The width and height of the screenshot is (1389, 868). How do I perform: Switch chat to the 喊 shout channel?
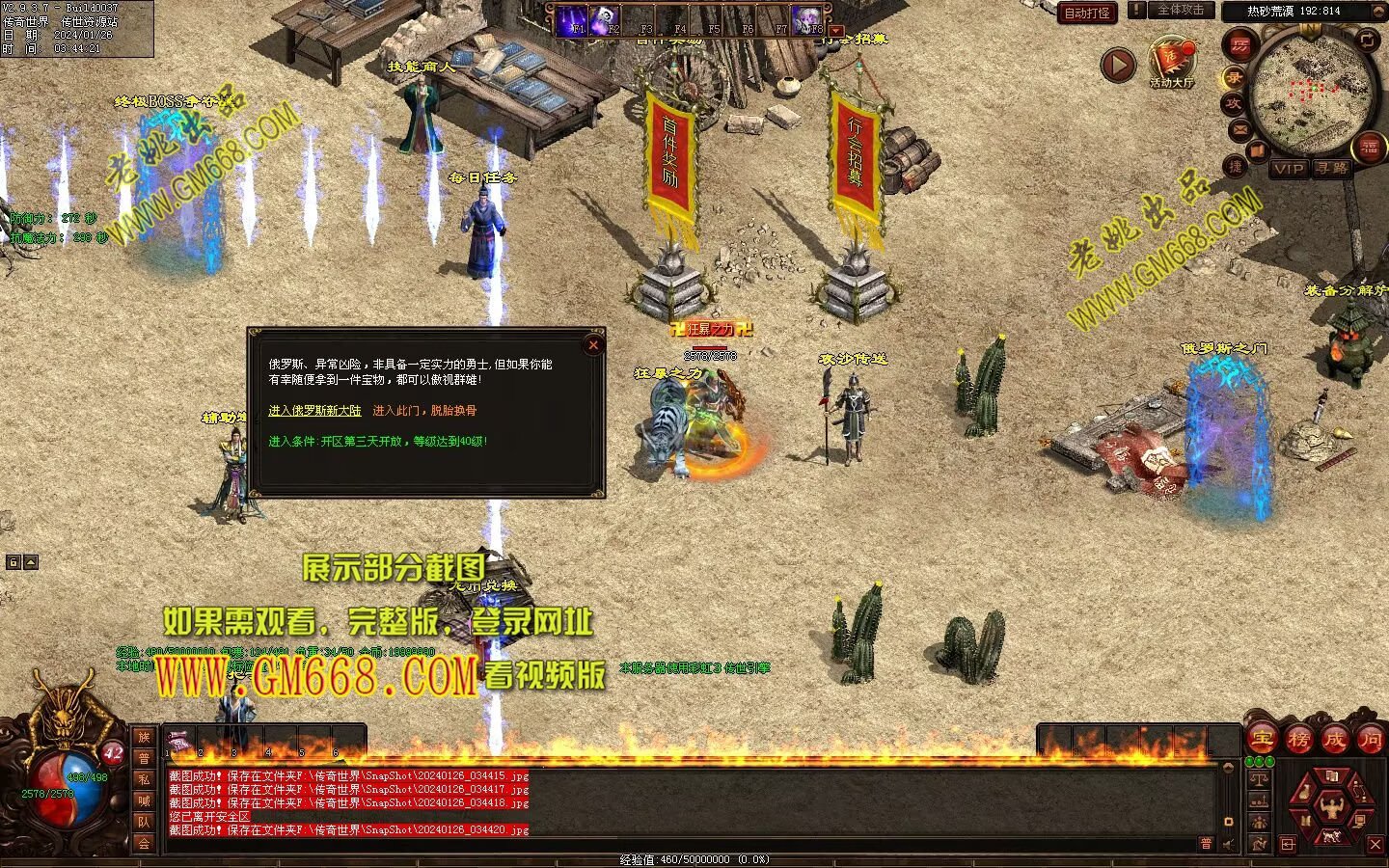[x=144, y=800]
